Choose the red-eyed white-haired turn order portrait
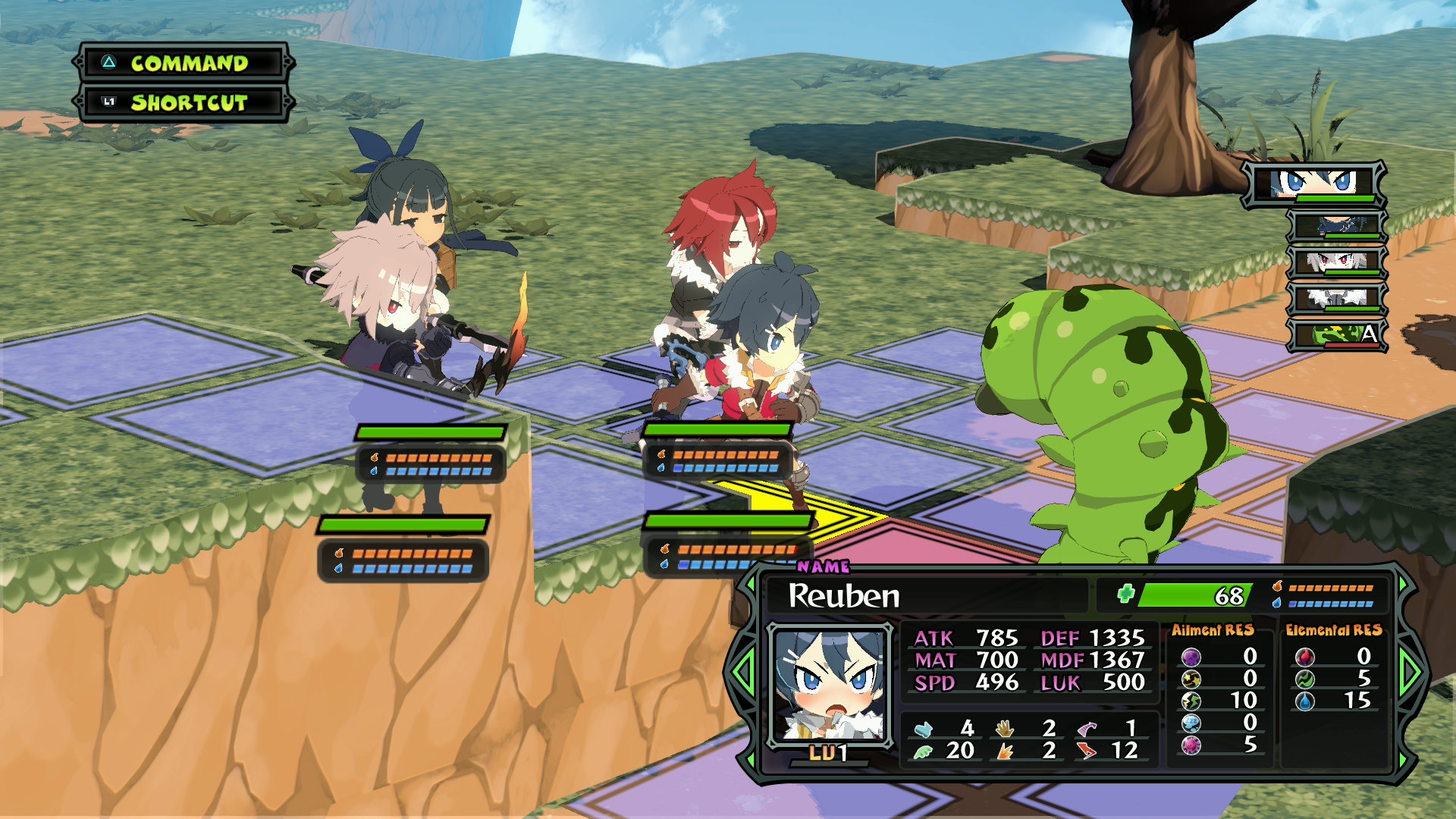This screenshot has height=819, width=1456. pyautogui.click(x=1337, y=262)
